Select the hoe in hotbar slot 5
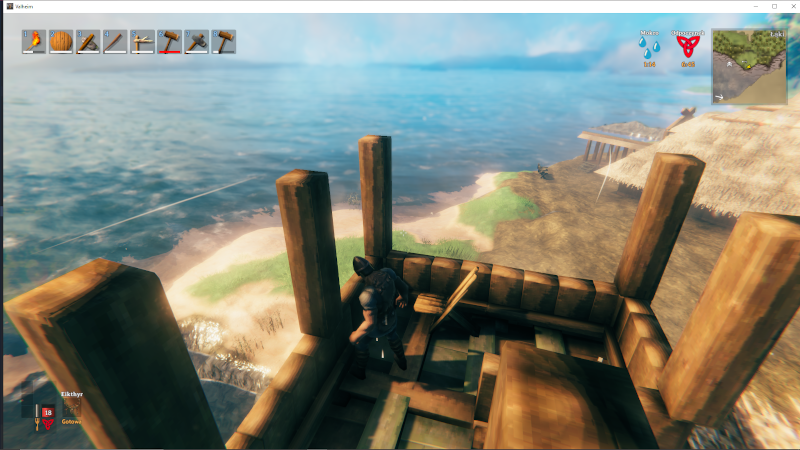 [x=142, y=41]
